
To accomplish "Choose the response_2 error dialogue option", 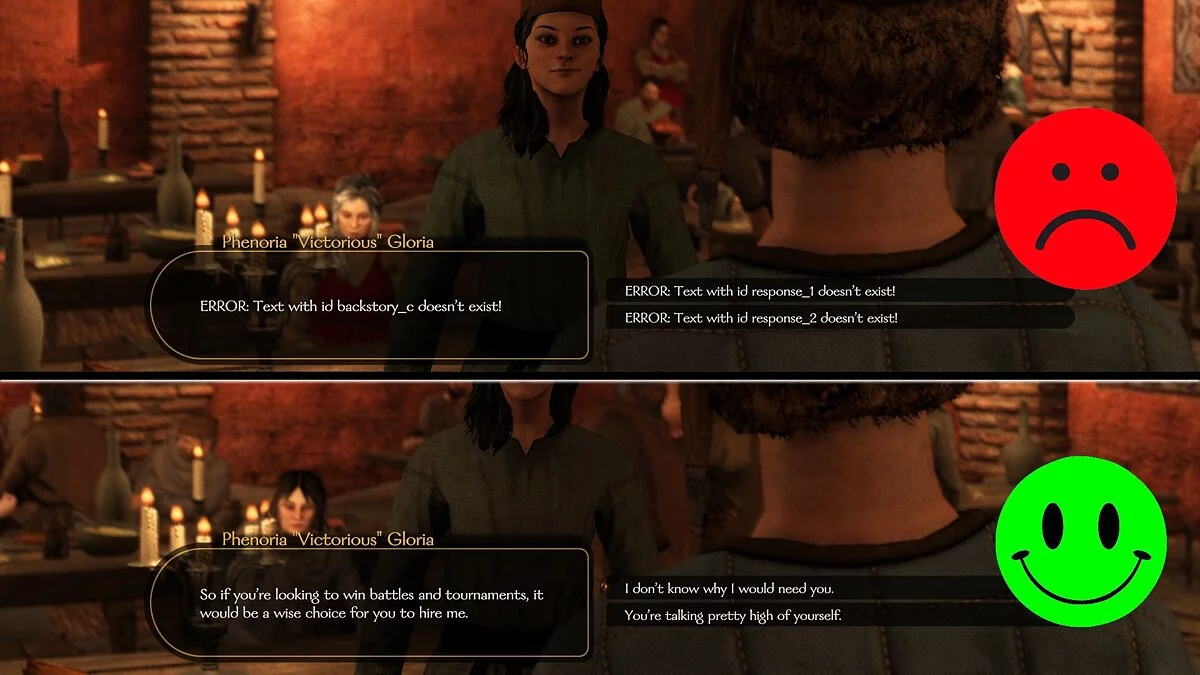I will (x=760, y=318).
